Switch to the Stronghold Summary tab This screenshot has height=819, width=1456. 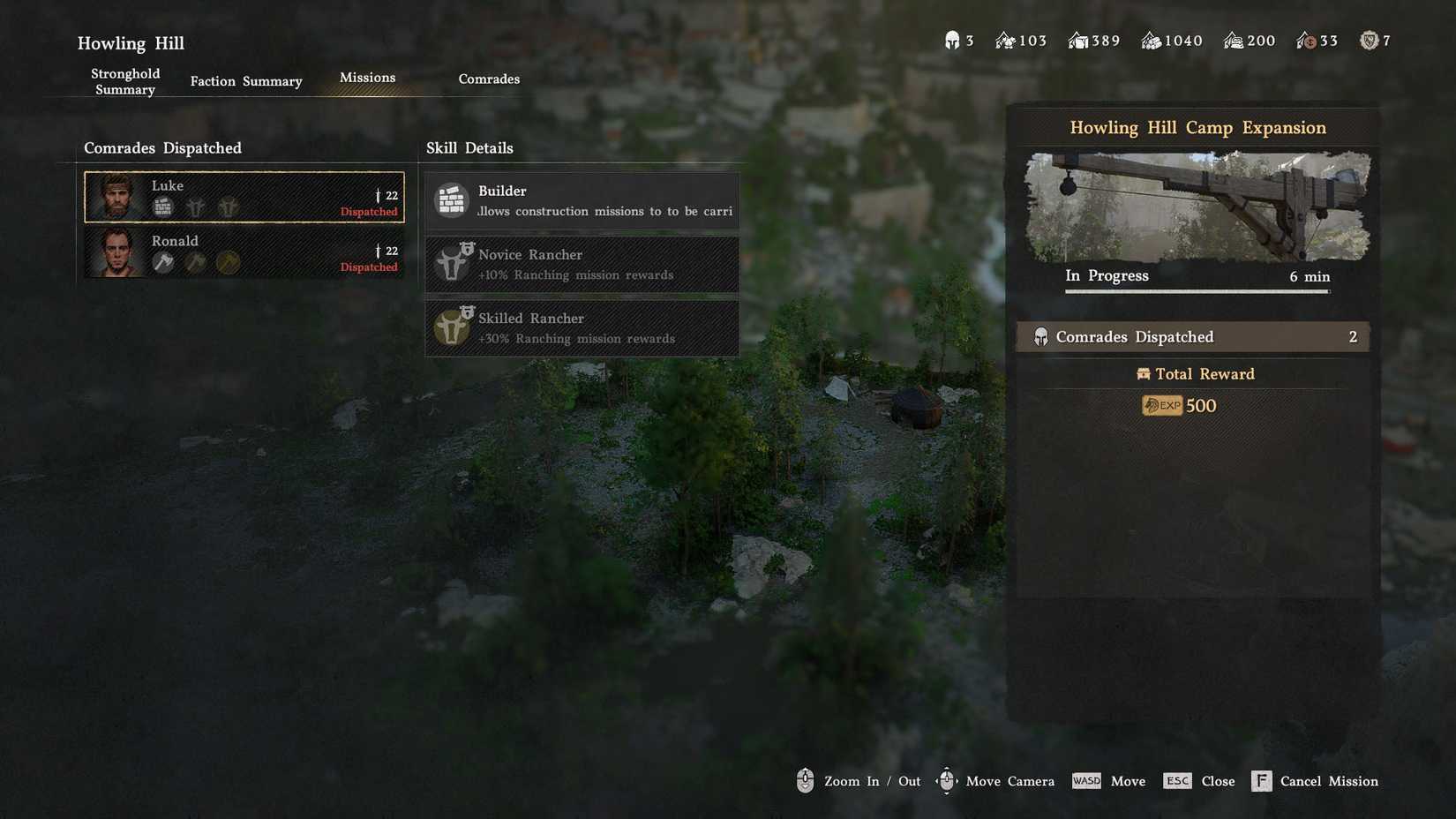click(x=125, y=81)
